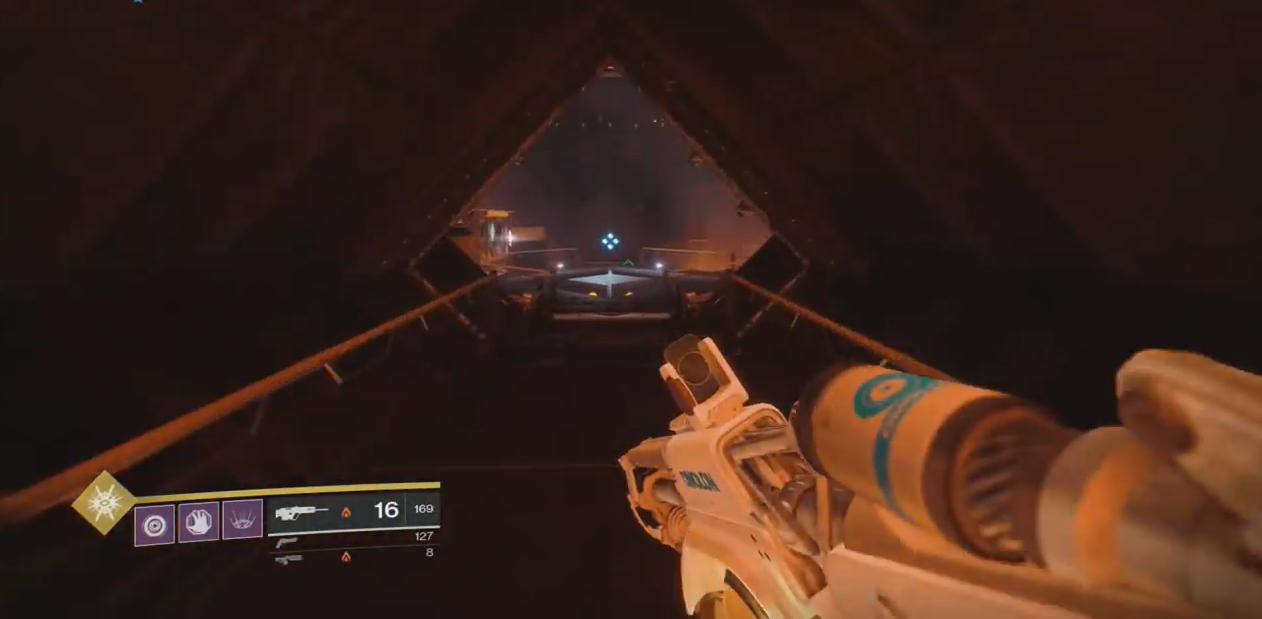Viewport: 1262px width, 619px height.
Task: Use the open-hand melee ability icon
Action: (x=198, y=522)
